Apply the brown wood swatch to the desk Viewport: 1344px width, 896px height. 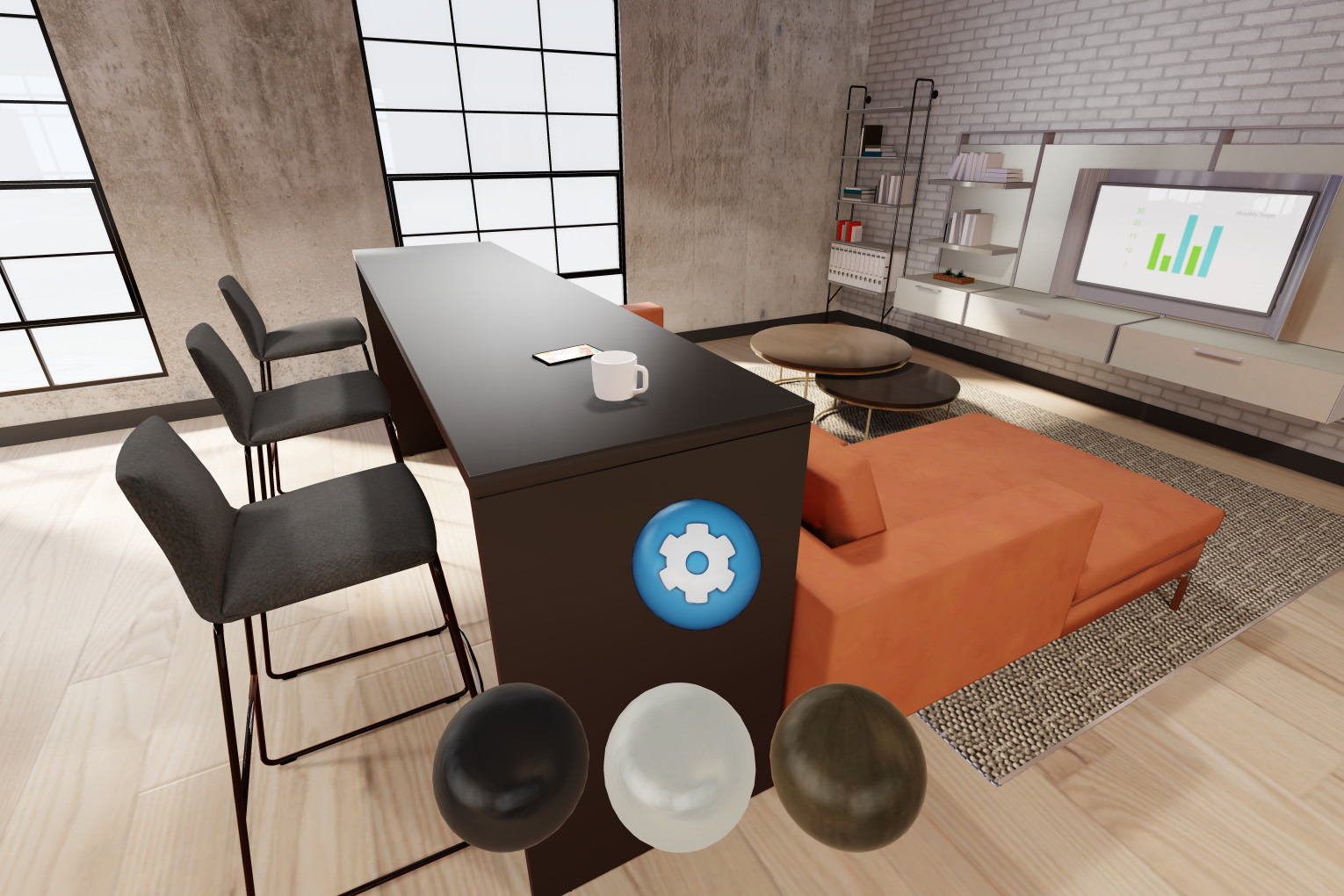(x=848, y=769)
